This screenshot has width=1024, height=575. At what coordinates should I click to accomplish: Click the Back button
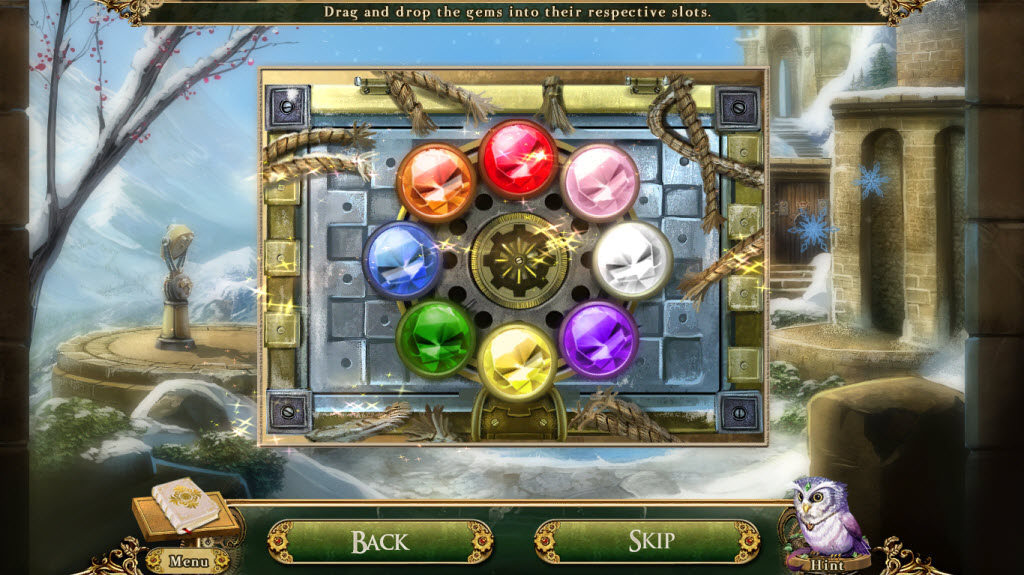click(380, 541)
